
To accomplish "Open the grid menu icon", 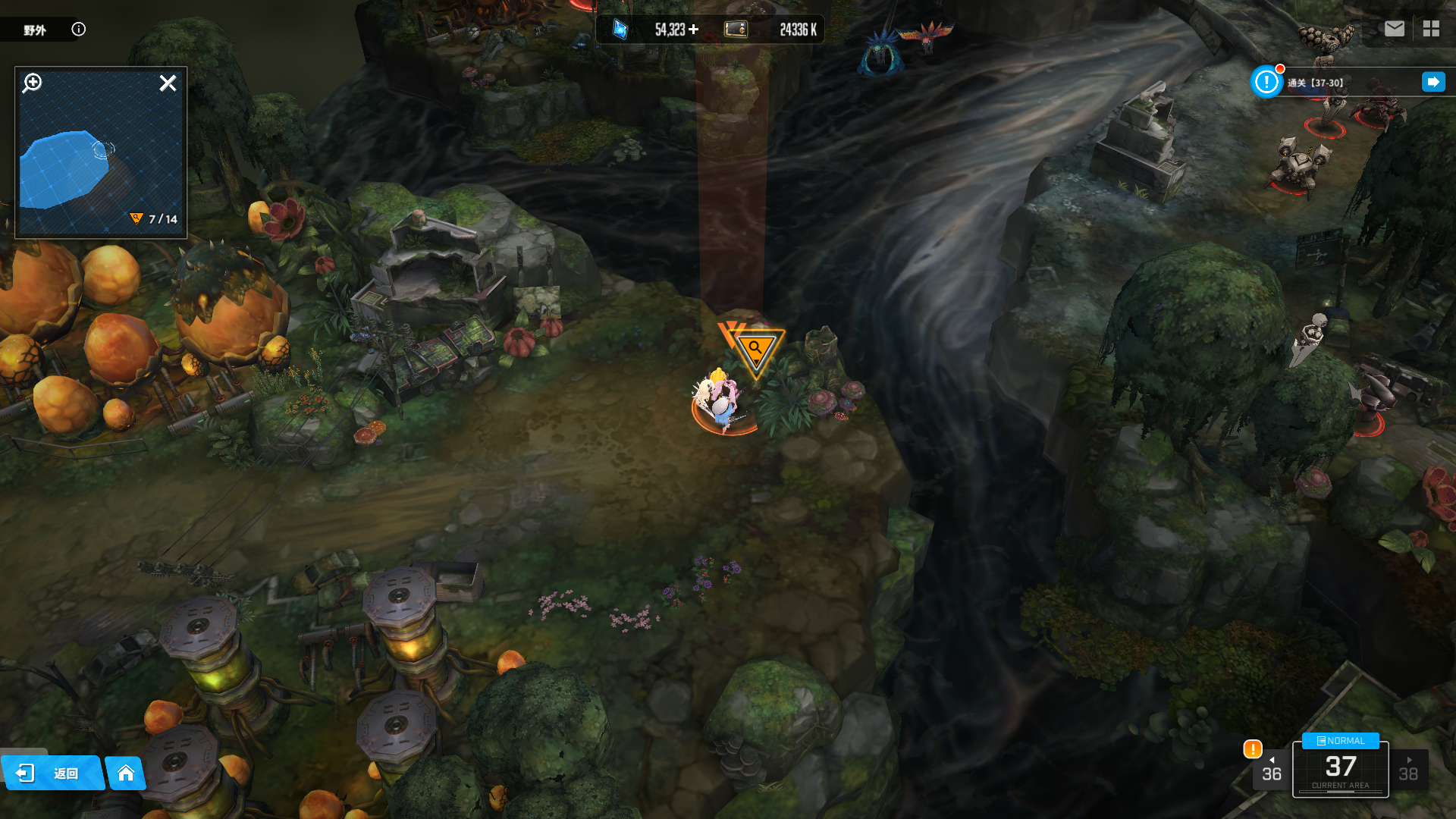I will (1431, 29).
